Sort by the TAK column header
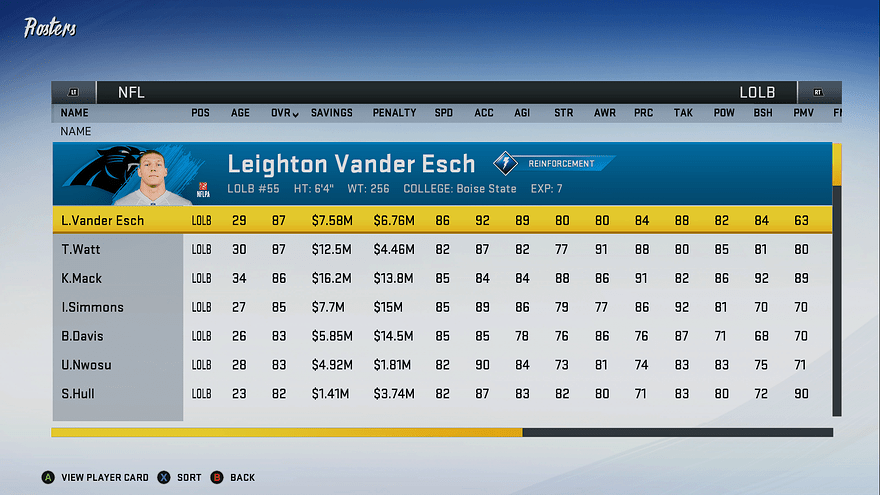 683,113
